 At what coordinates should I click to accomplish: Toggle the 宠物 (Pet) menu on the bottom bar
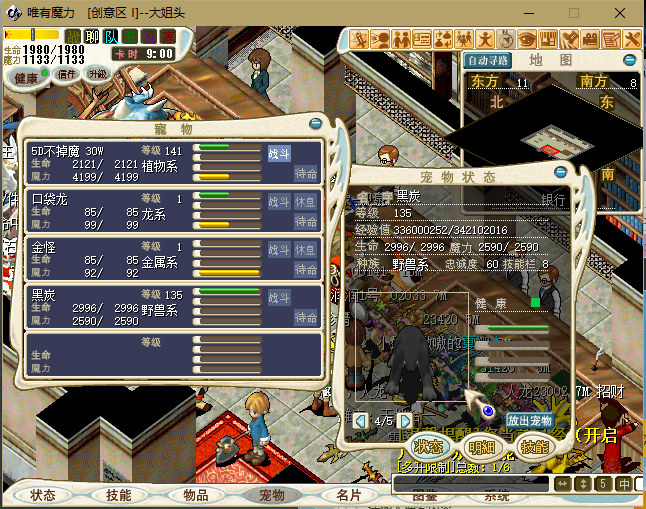click(272, 495)
